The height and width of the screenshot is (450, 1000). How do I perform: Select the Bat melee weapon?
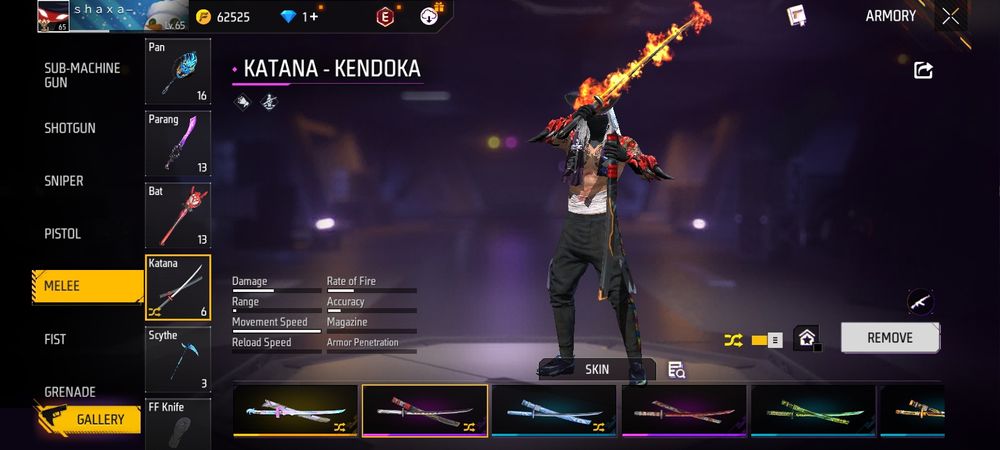coord(178,215)
